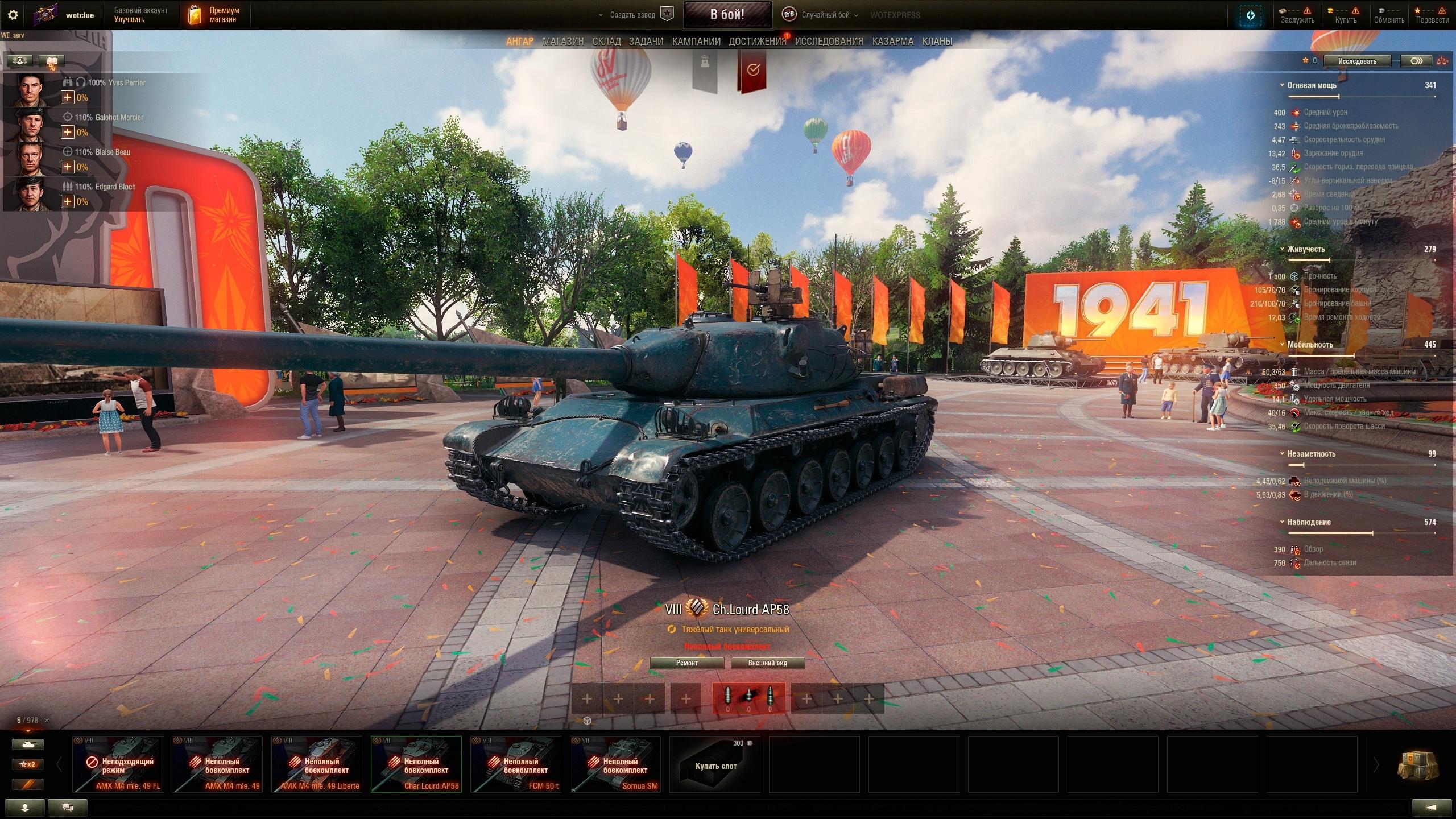Open the ЗАДАЧИ tab
Image resolution: width=1456 pixels, height=819 pixels.
pyautogui.click(x=646, y=42)
